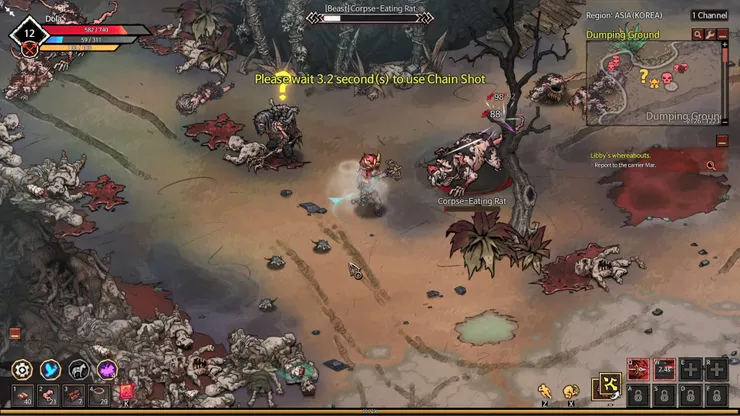740x416 pixels.
Task: Use the item in quick slot 2
Action: (49, 395)
